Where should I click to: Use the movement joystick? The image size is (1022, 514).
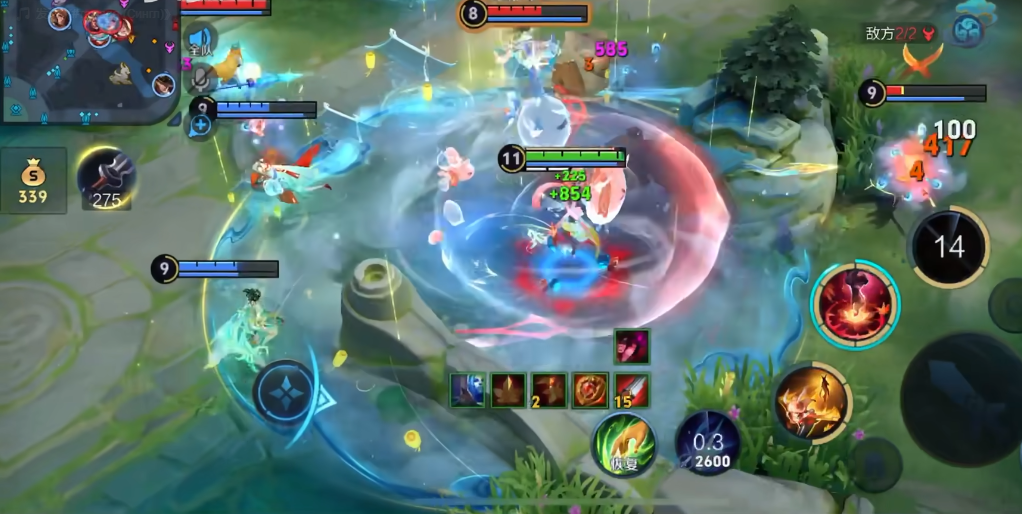[x=286, y=394]
